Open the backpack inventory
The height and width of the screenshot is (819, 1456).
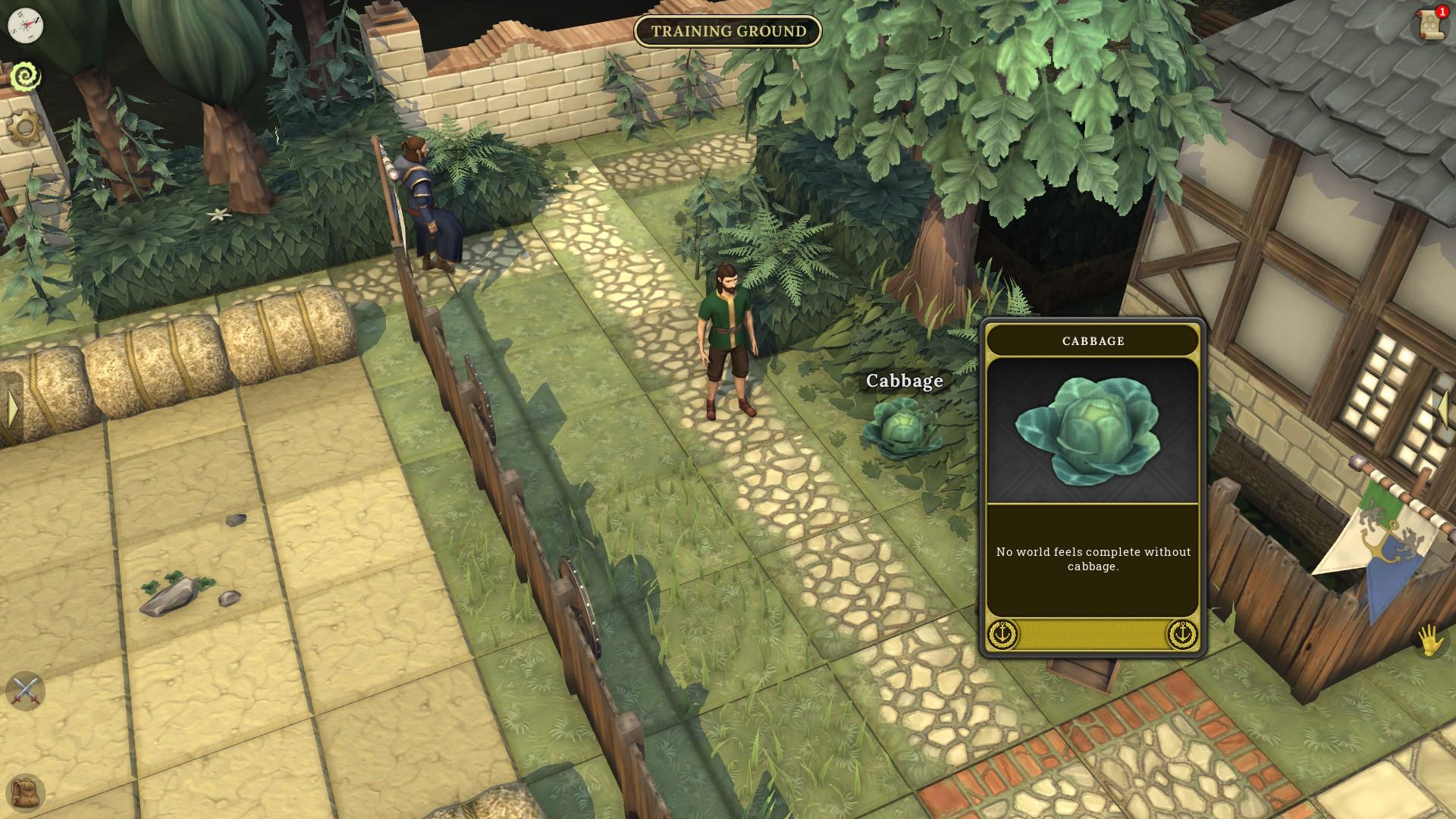coord(27,792)
